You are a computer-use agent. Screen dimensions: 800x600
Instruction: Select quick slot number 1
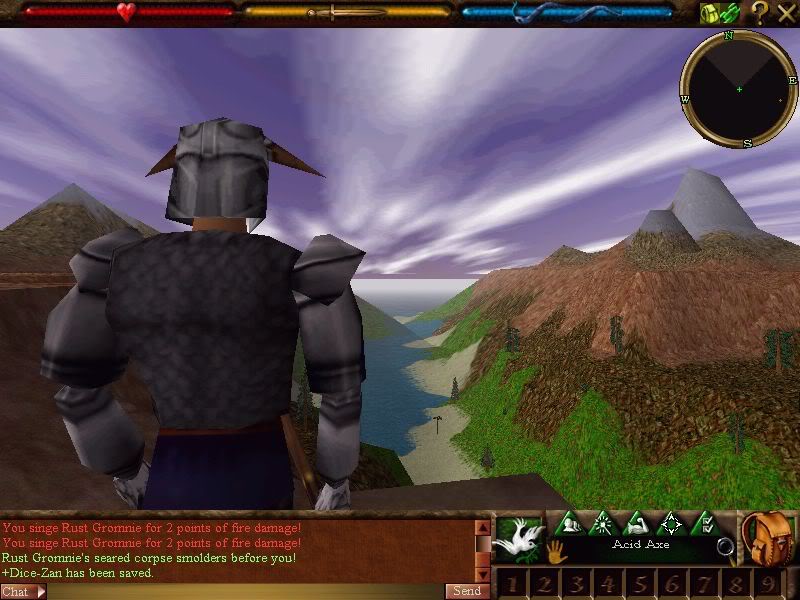pos(512,584)
